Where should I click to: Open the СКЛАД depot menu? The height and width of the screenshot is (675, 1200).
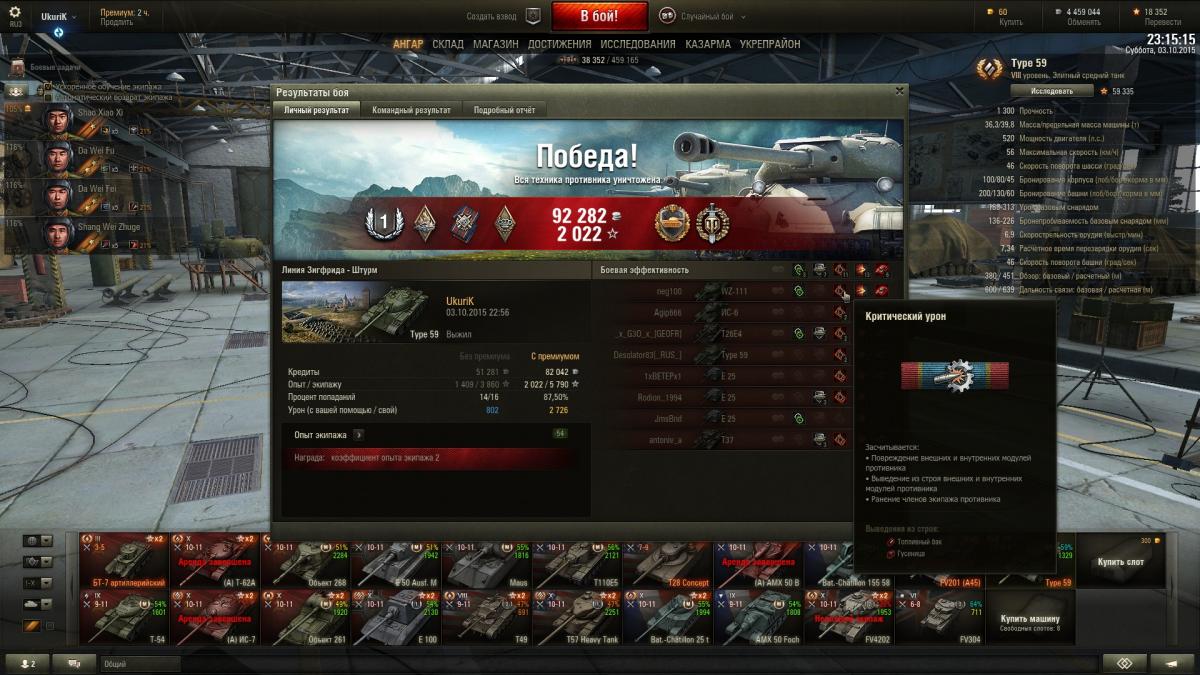[x=448, y=44]
